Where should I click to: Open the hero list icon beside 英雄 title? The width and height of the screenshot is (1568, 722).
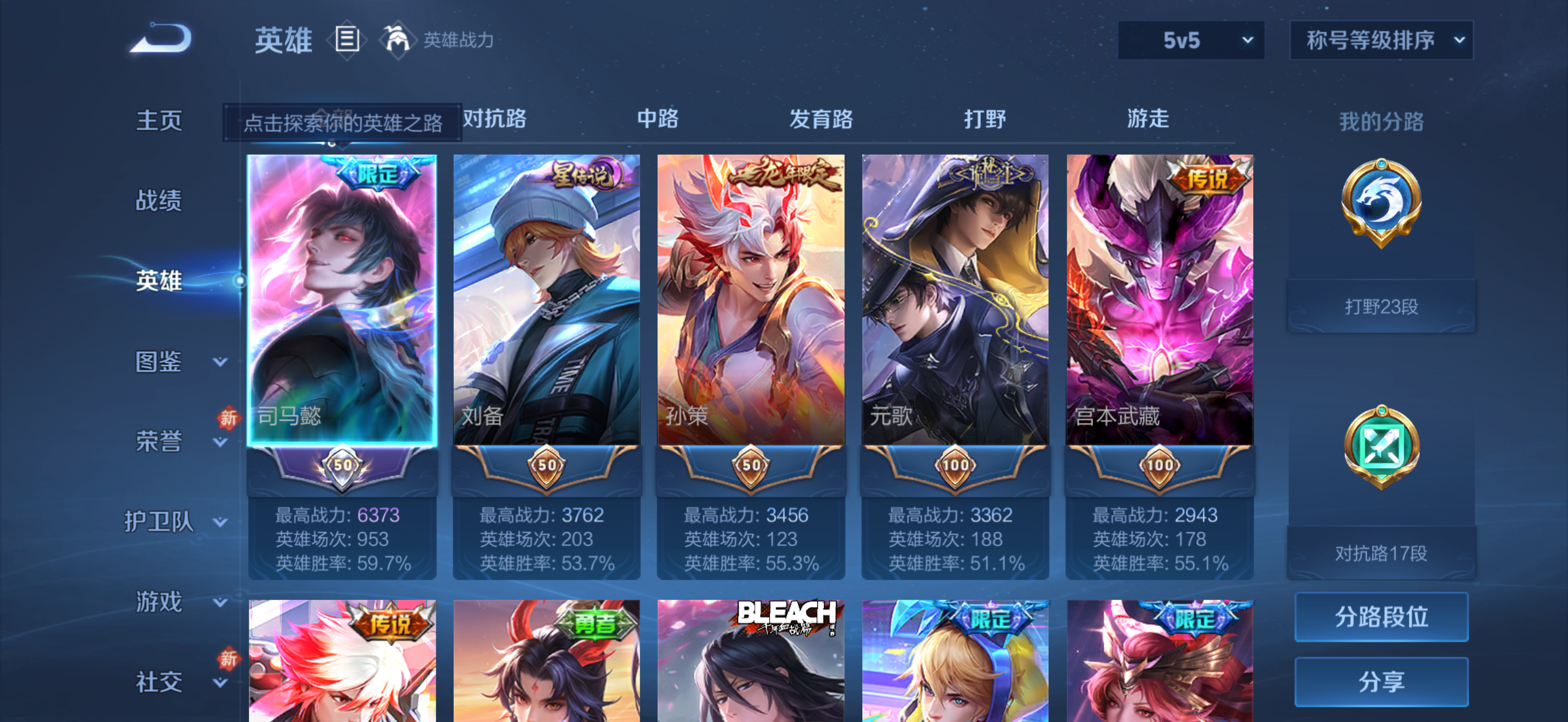[347, 39]
